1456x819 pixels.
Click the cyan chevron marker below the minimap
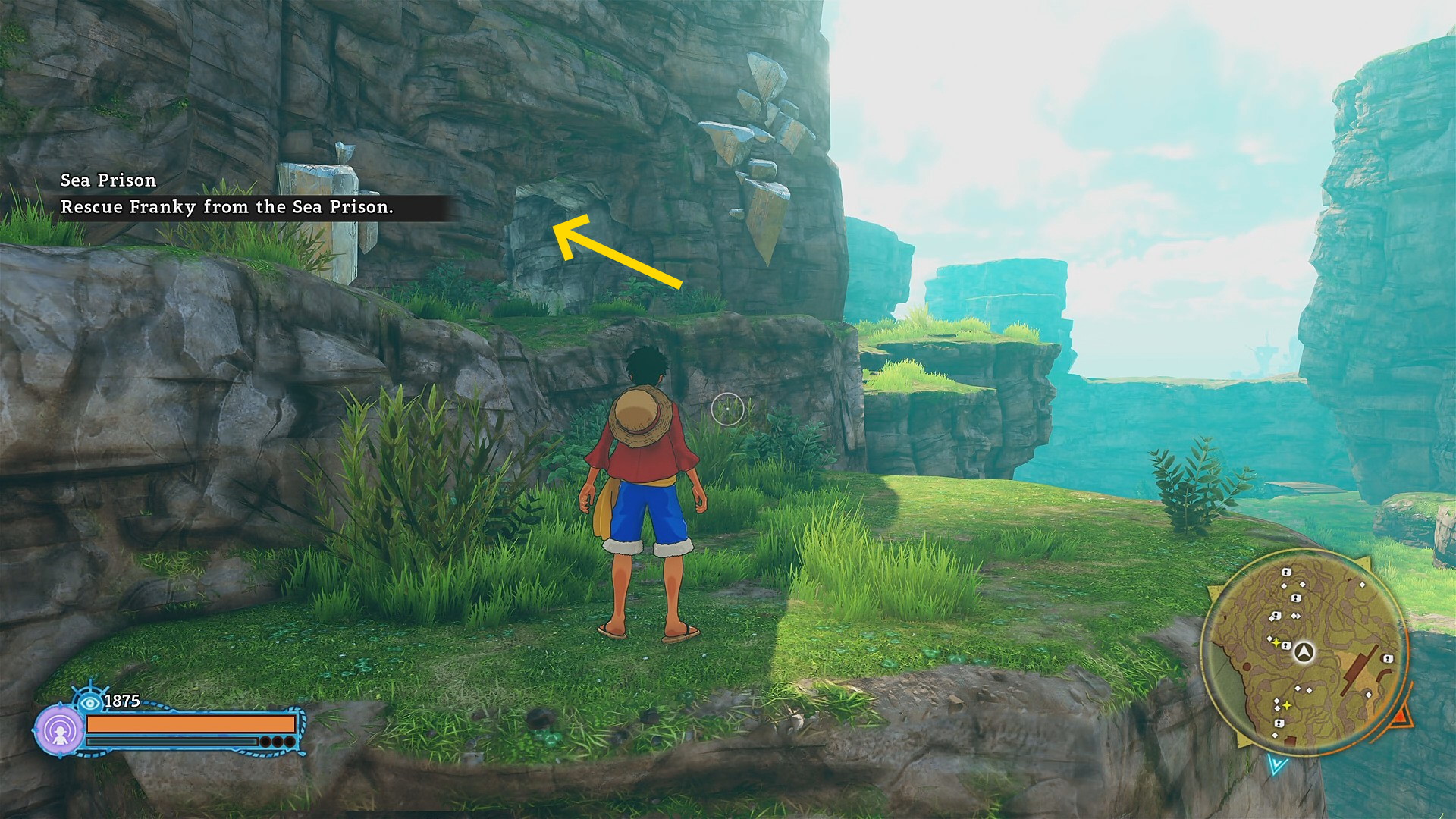coord(1277,764)
